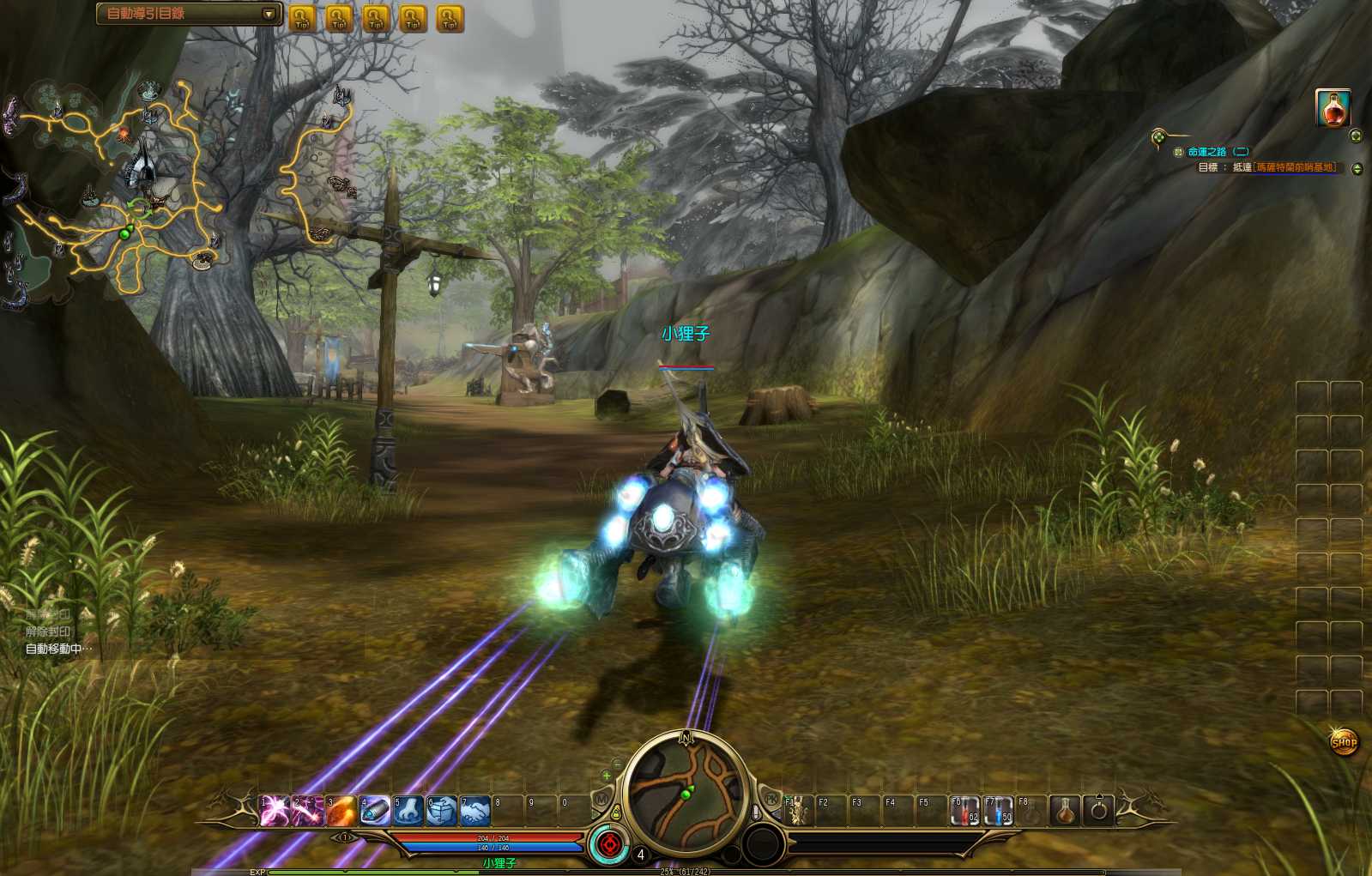The height and width of the screenshot is (876, 1372).
Task: Use the red health potion in F6
Action: click(965, 811)
